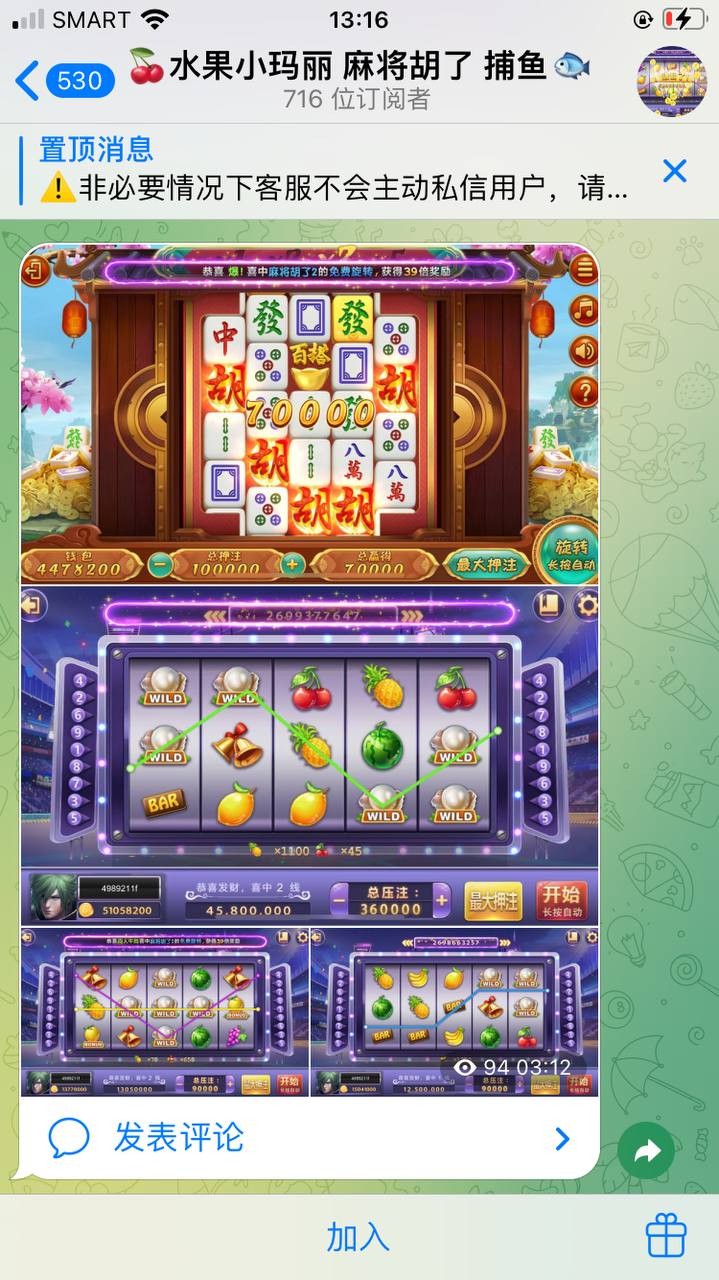Toggle the music note button
Viewport: 719px width, 1280px height.
(583, 310)
